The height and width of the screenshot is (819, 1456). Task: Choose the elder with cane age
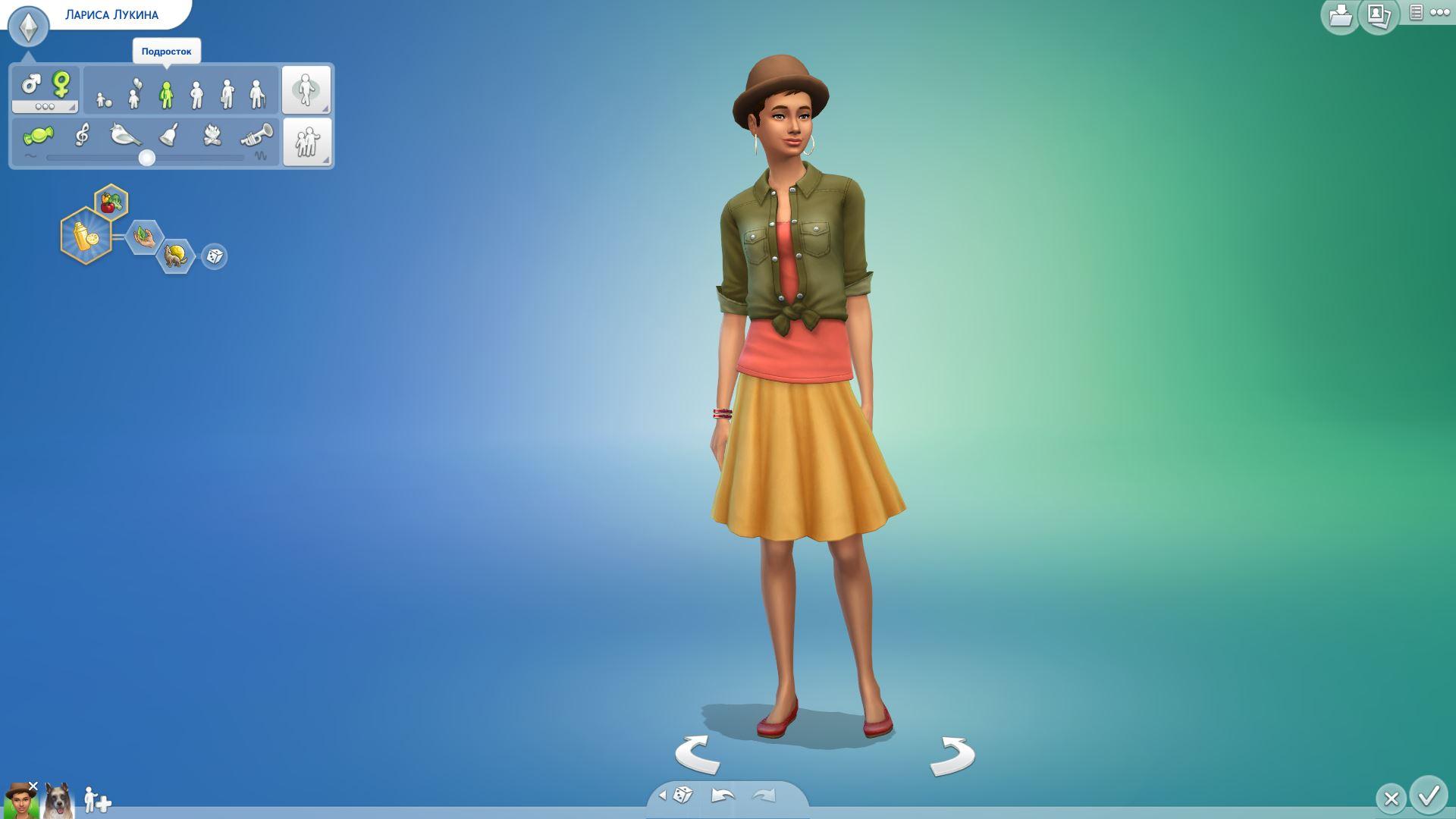point(258,94)
